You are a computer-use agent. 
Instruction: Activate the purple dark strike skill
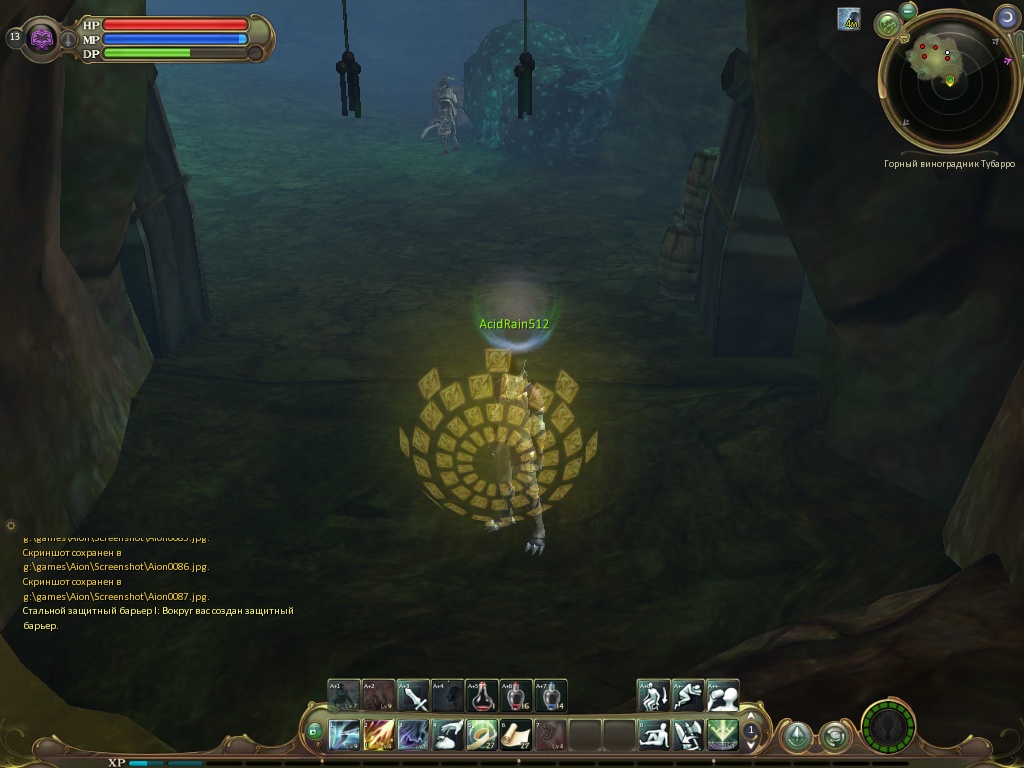[413, 735]
